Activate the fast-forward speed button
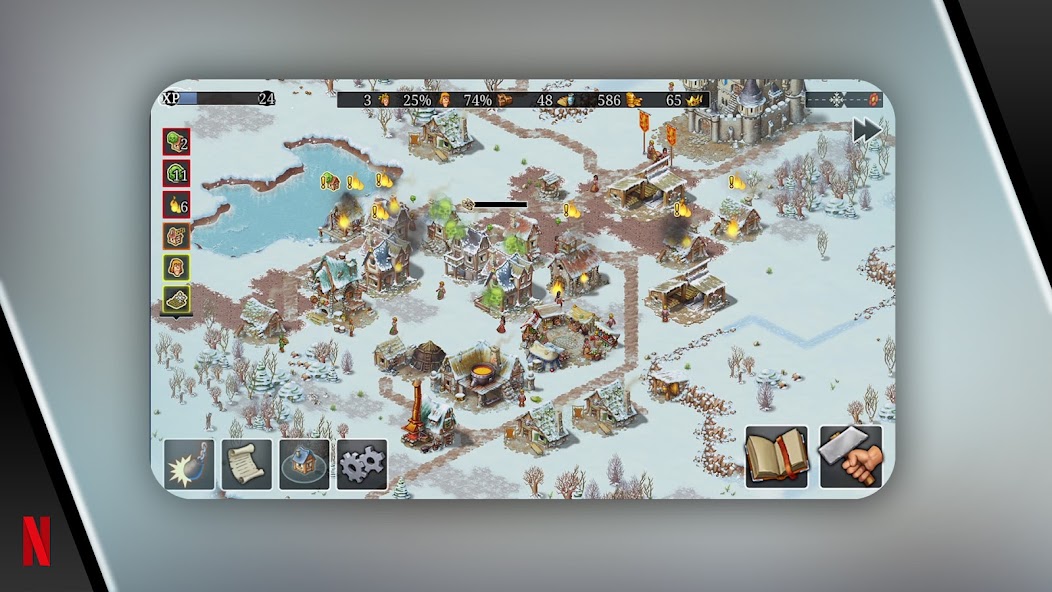 866,131
